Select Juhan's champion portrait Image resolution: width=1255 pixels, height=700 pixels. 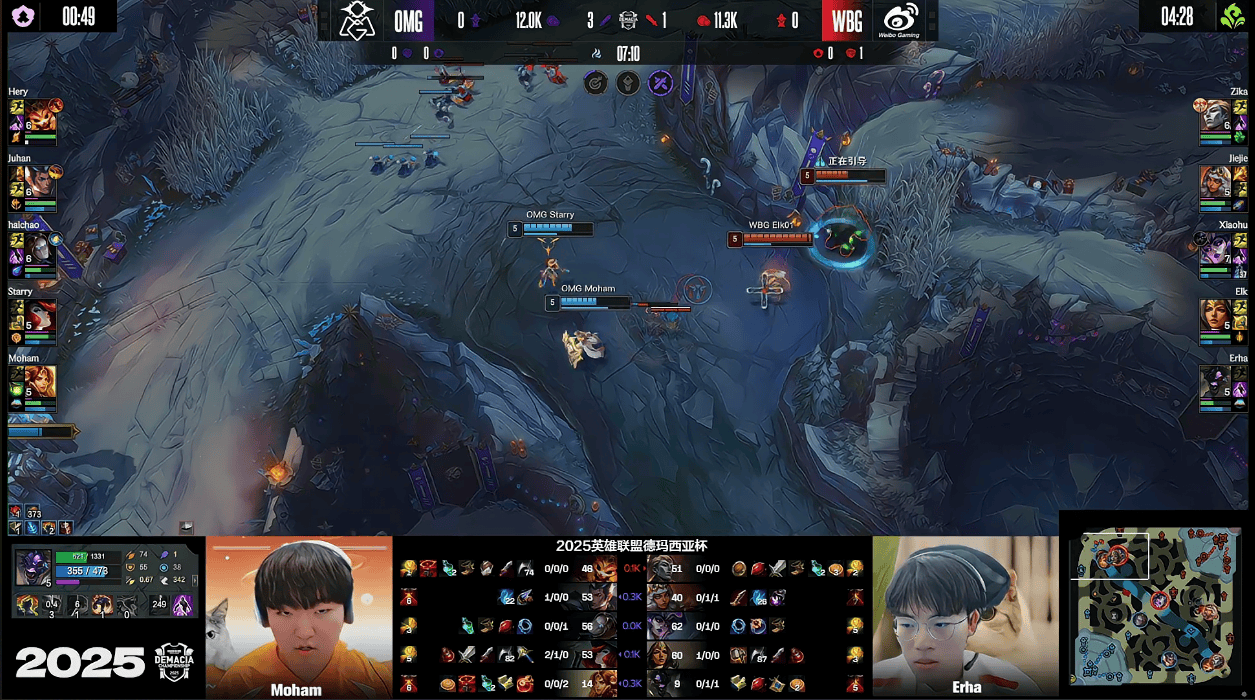(x=40, y=181)
